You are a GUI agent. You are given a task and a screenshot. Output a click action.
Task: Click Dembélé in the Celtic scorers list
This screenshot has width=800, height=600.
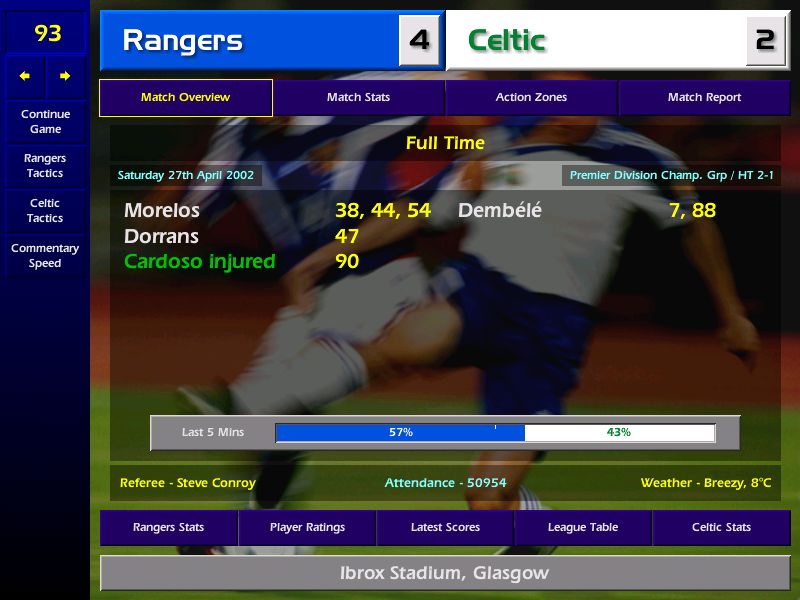pos(499,211)
